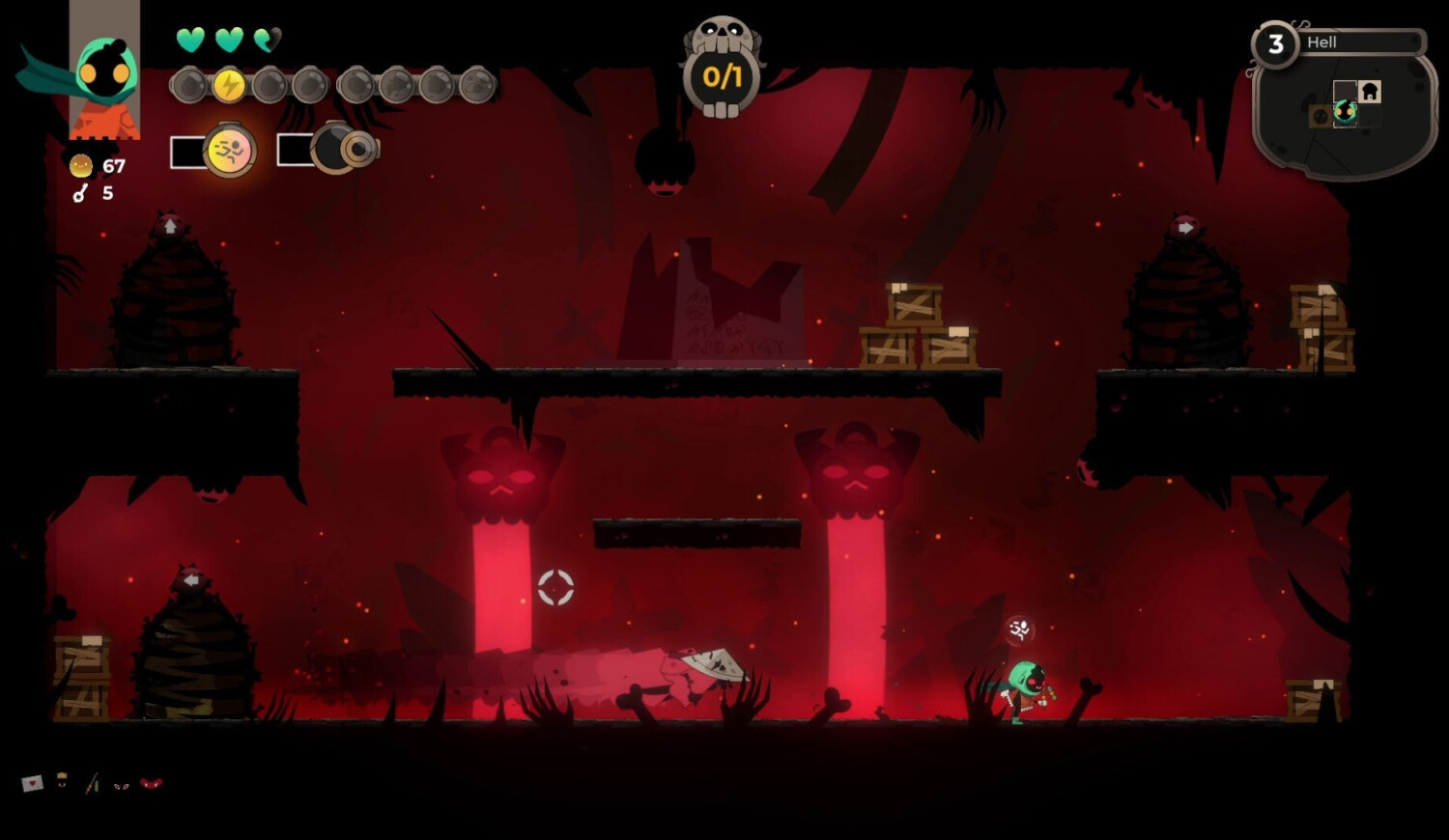Click the hooded character portrait

click(x=104, y=75)
